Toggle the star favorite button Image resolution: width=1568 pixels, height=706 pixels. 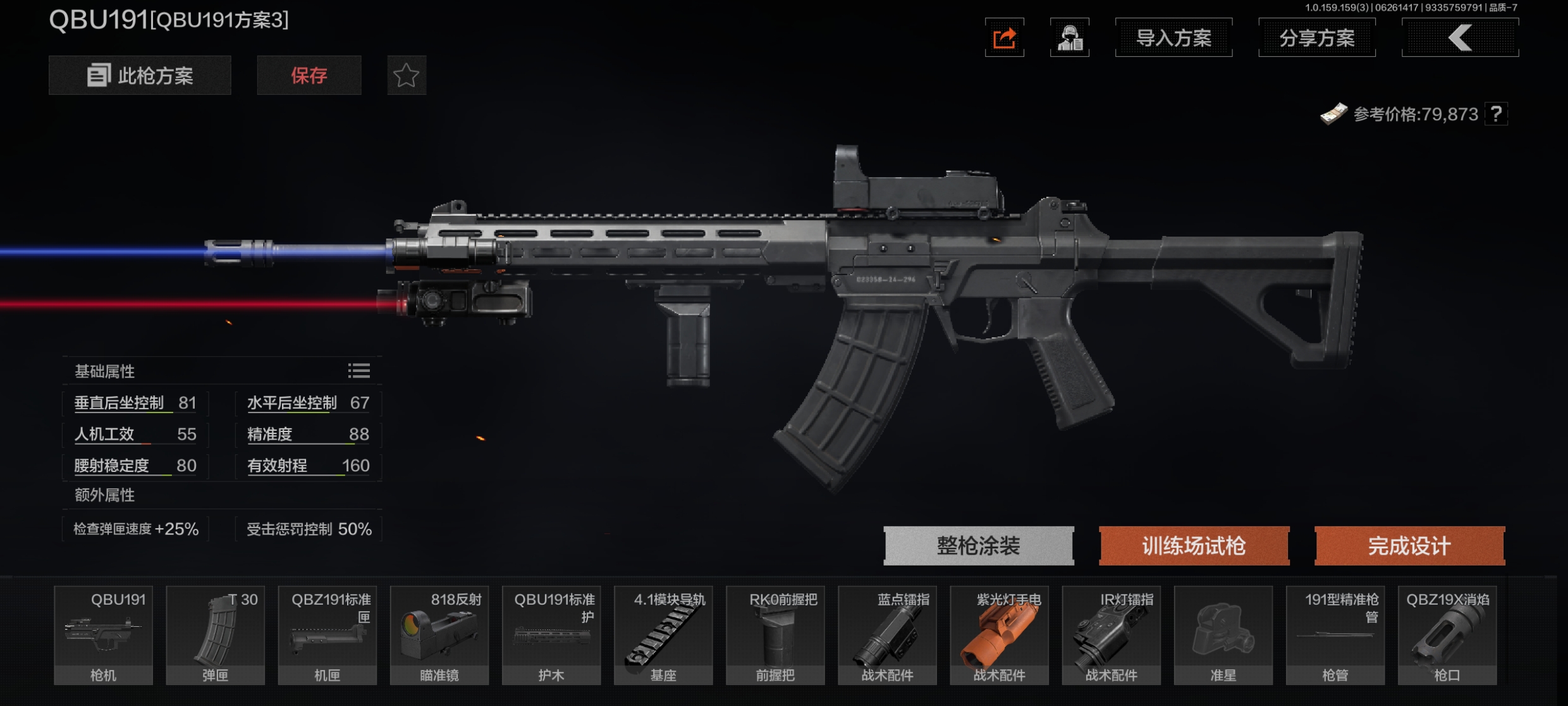(406, 76)
